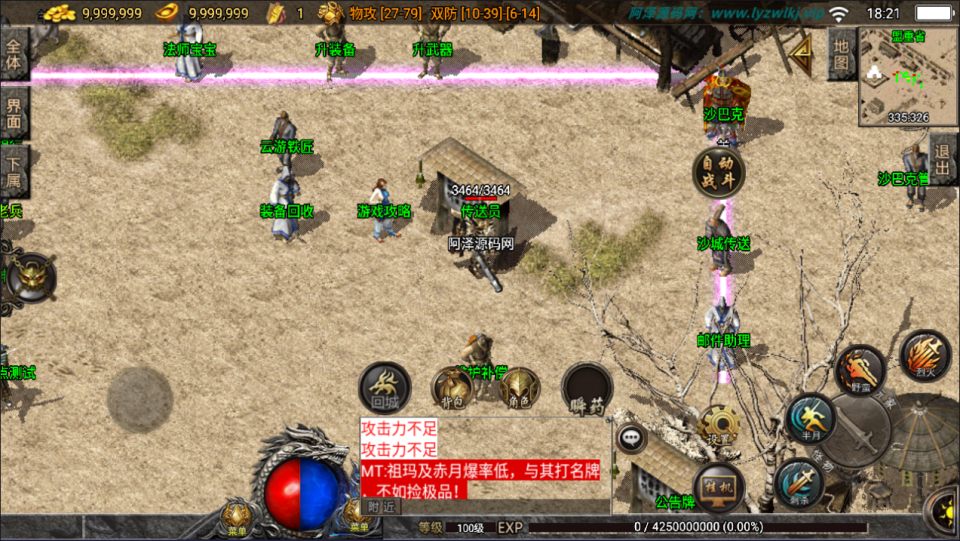Activate the 挂机 auto-hunt monitor button
The image size is (960, 541).
[x=719, y=486]
